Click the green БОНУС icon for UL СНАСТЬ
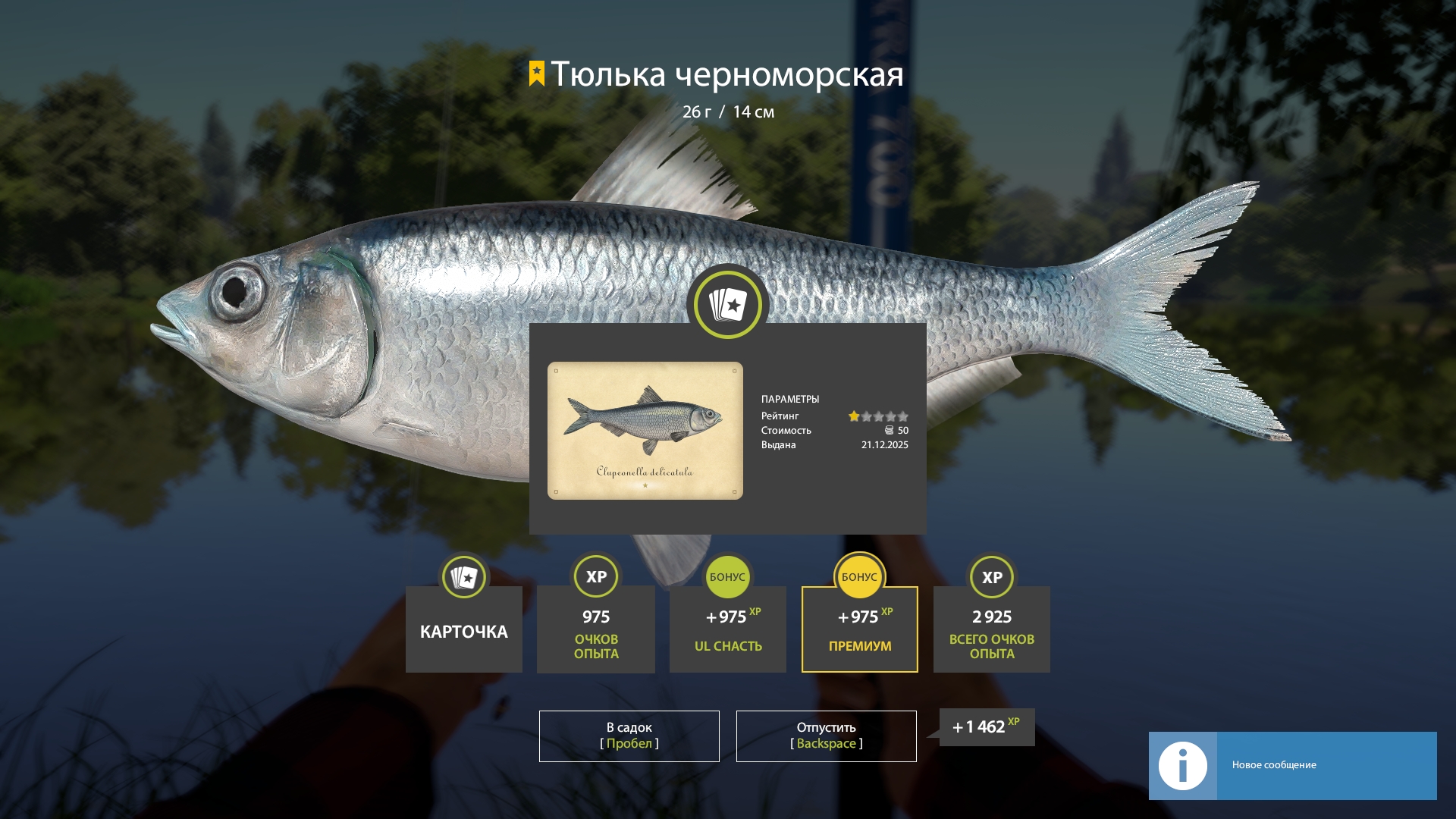 click(x=727, y=577)
